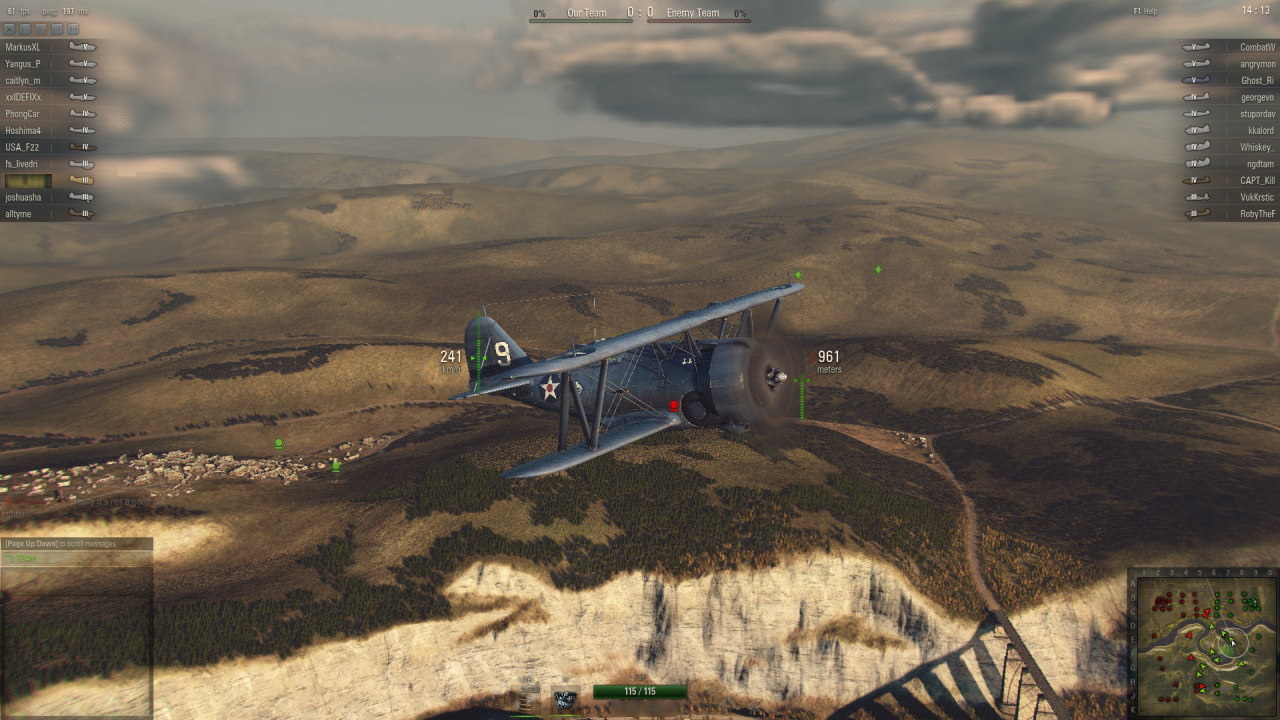Open the chat message box
This screenshot has width=1280, height=720.
[76, 558]
